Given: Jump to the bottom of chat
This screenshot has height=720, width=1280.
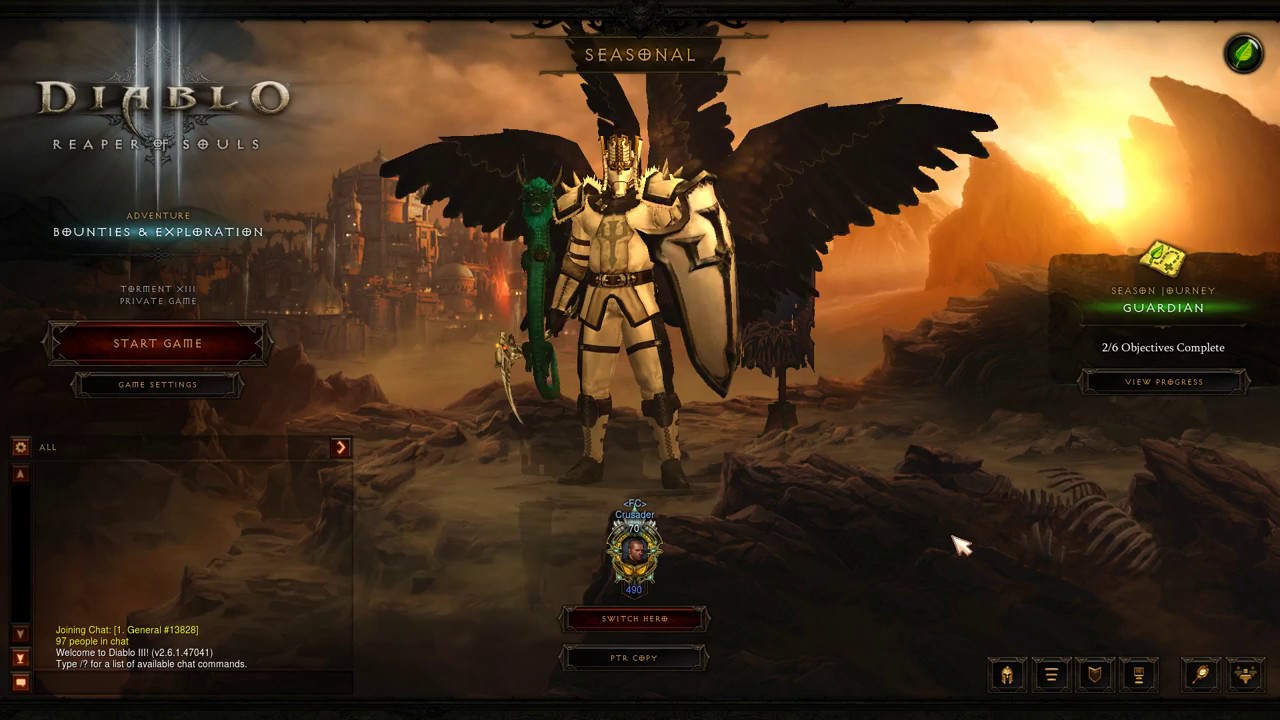Looking at the screenshot, I should [20, 657].
